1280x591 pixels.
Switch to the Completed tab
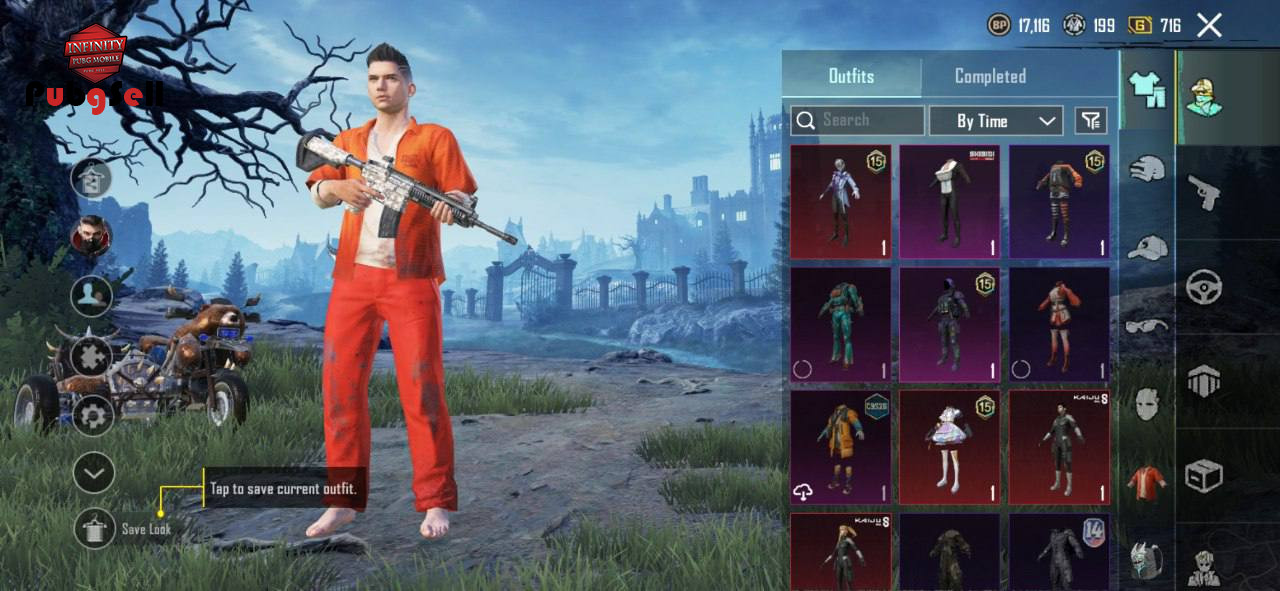[990, 76]
